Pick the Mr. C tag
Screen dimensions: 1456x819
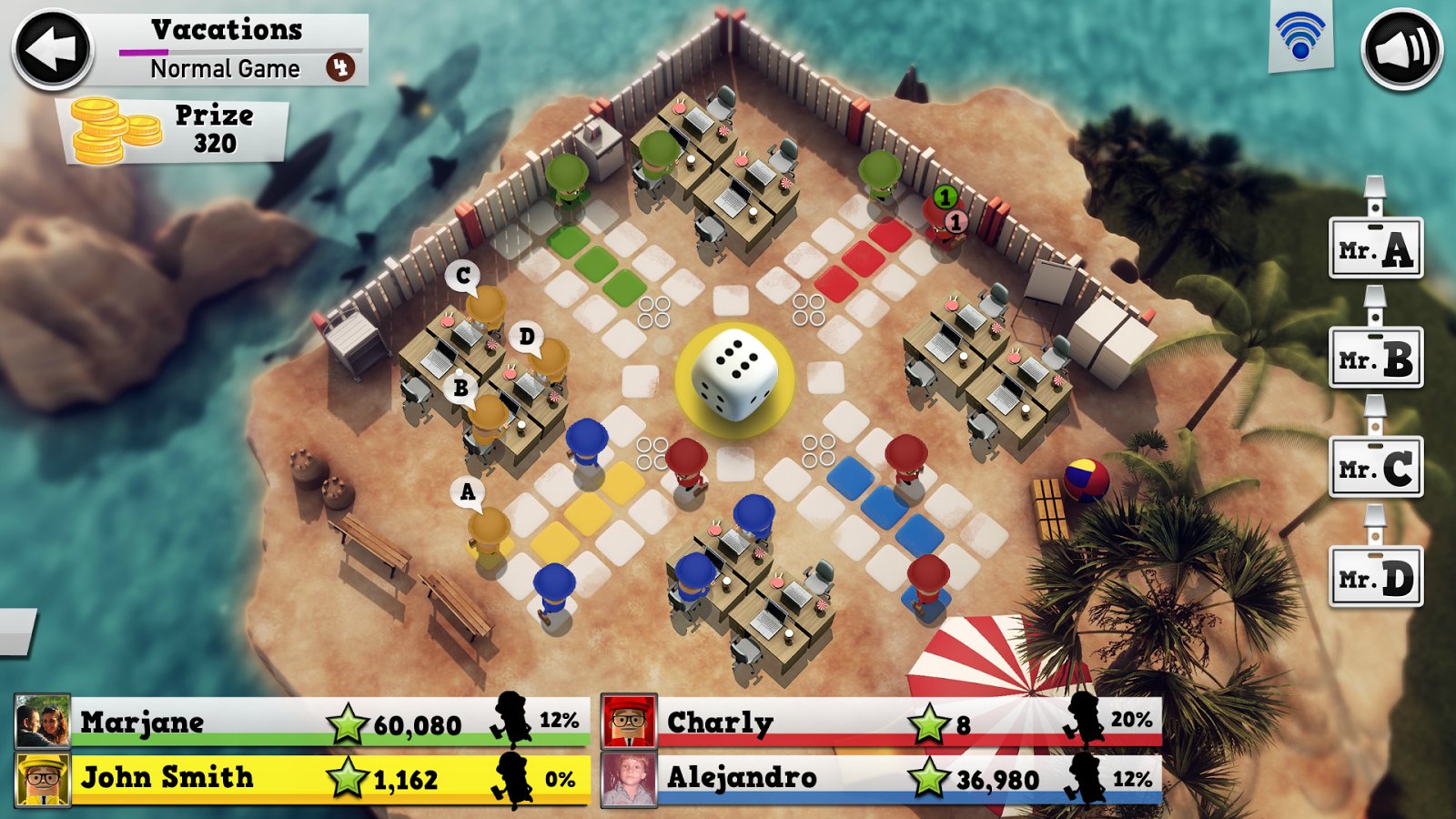click(x=1376, y=469)
